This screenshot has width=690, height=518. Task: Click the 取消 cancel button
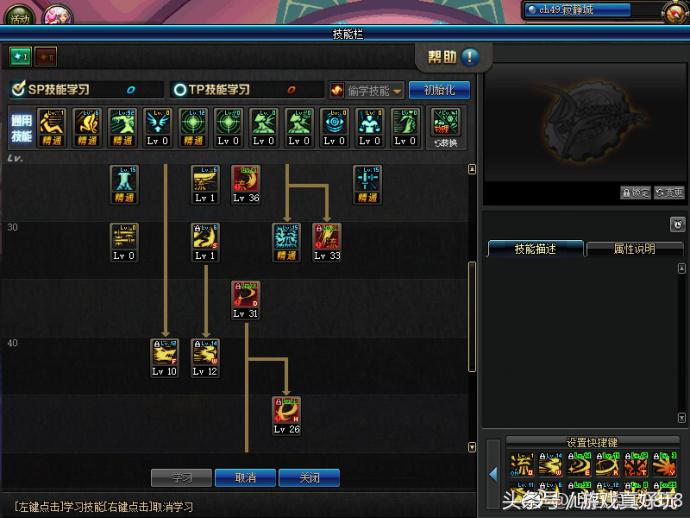245,478
